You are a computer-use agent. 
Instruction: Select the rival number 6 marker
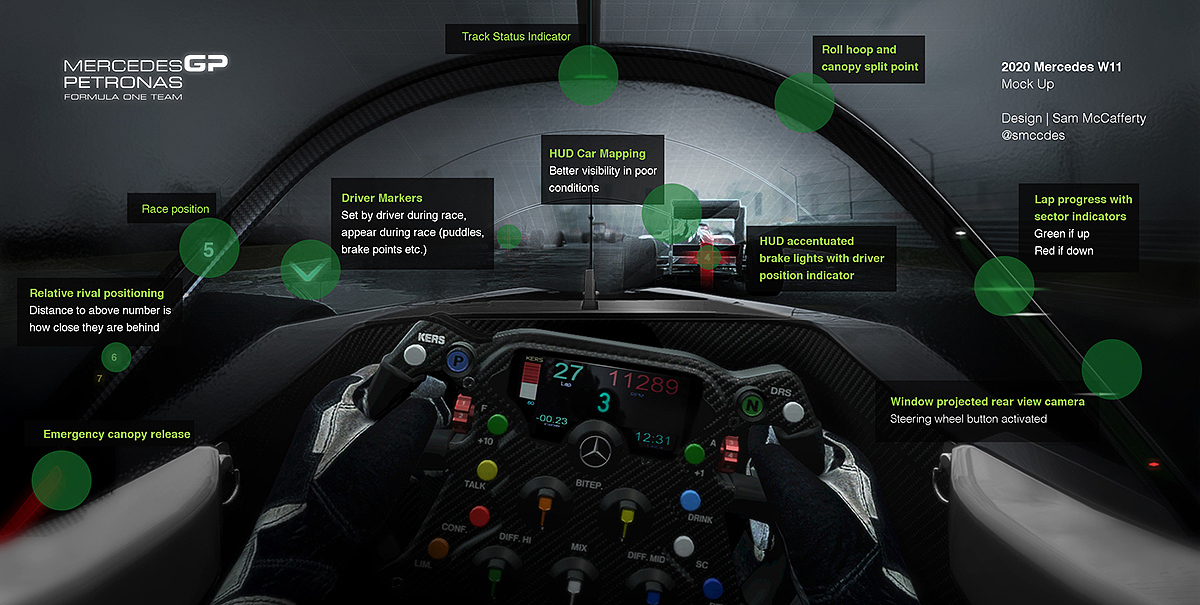pos(115,357)
